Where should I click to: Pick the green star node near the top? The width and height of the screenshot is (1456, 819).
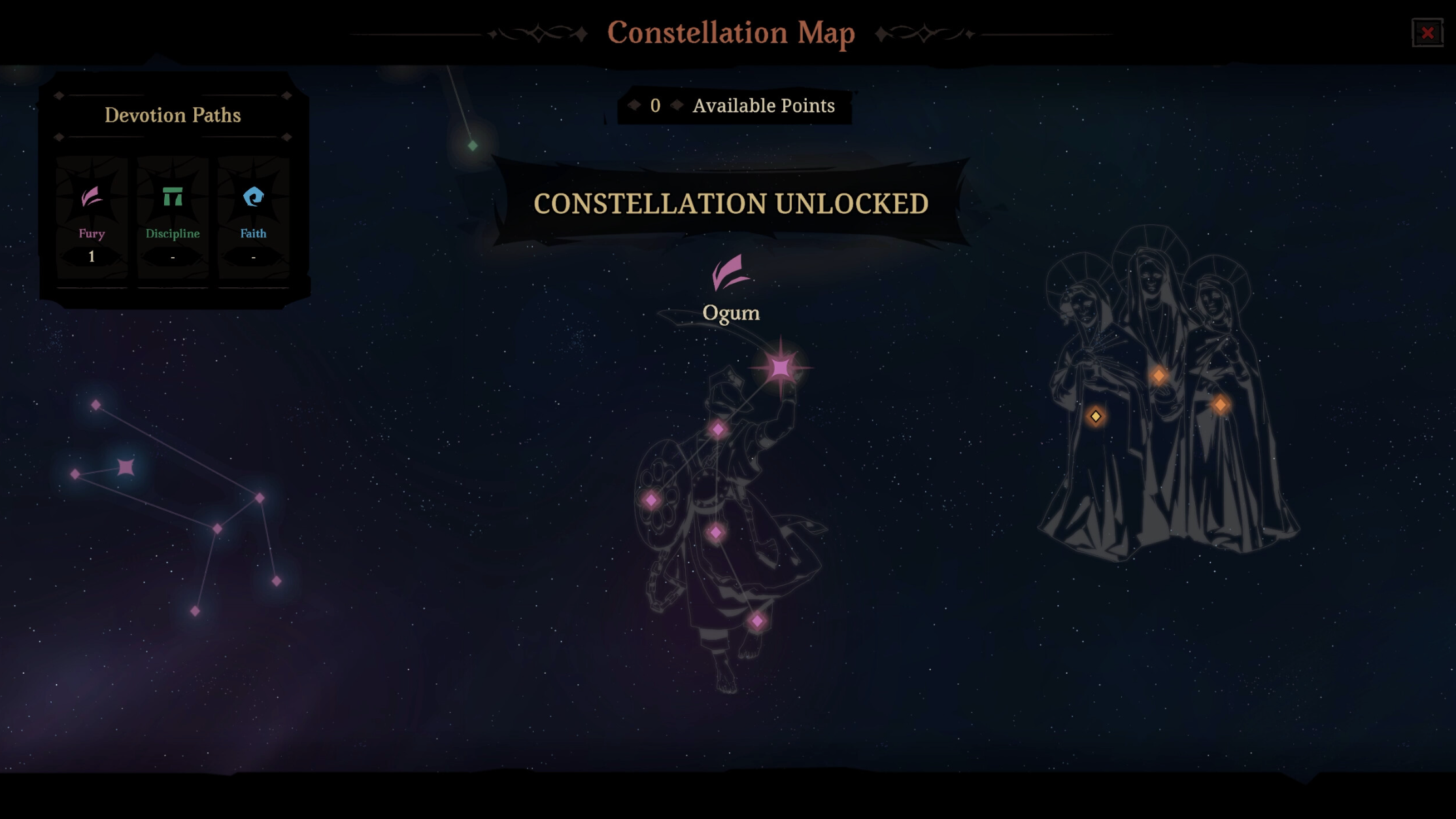point(473,145)
